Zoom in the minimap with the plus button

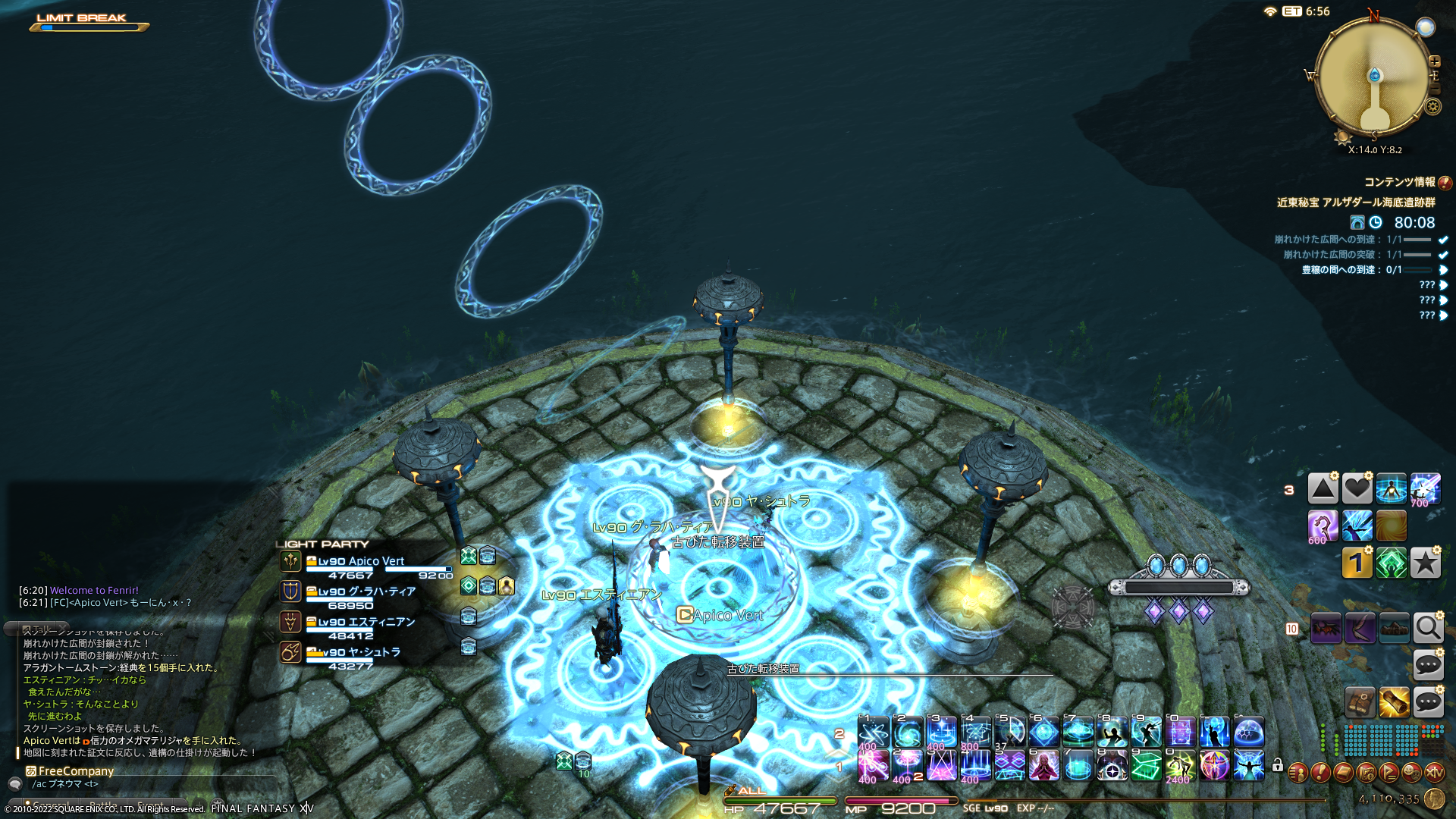1434,61
